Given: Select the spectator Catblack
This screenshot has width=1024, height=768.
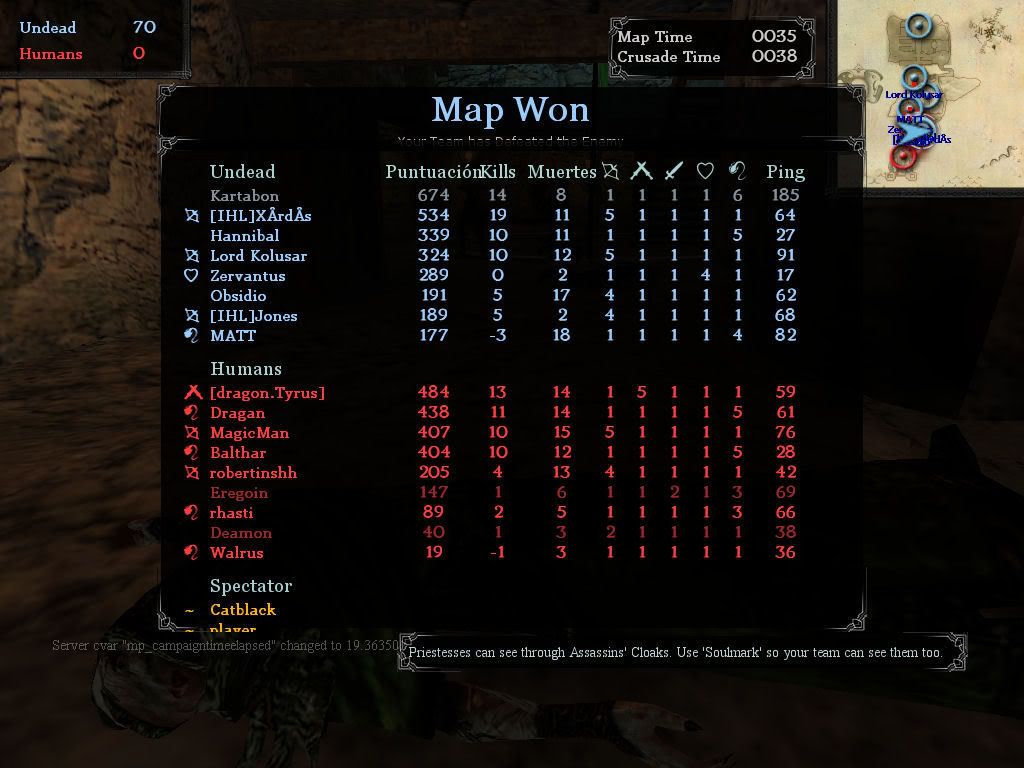Looking at the screenshot, I should [x=243, y=610].
